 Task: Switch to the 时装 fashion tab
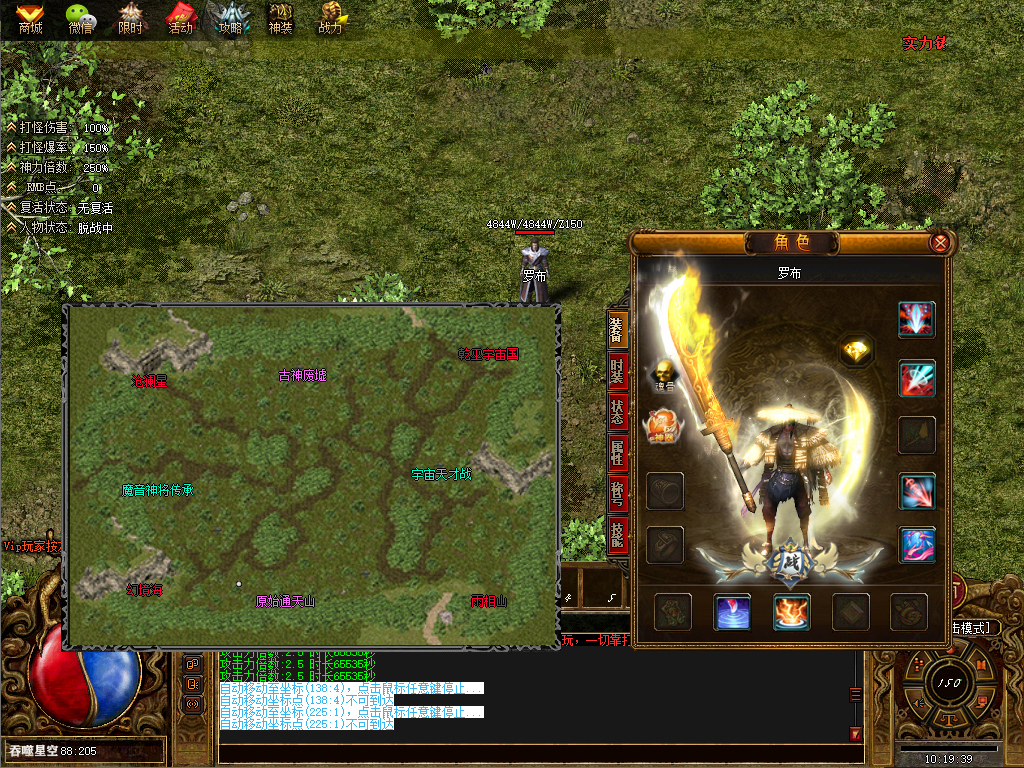(619, 374)
